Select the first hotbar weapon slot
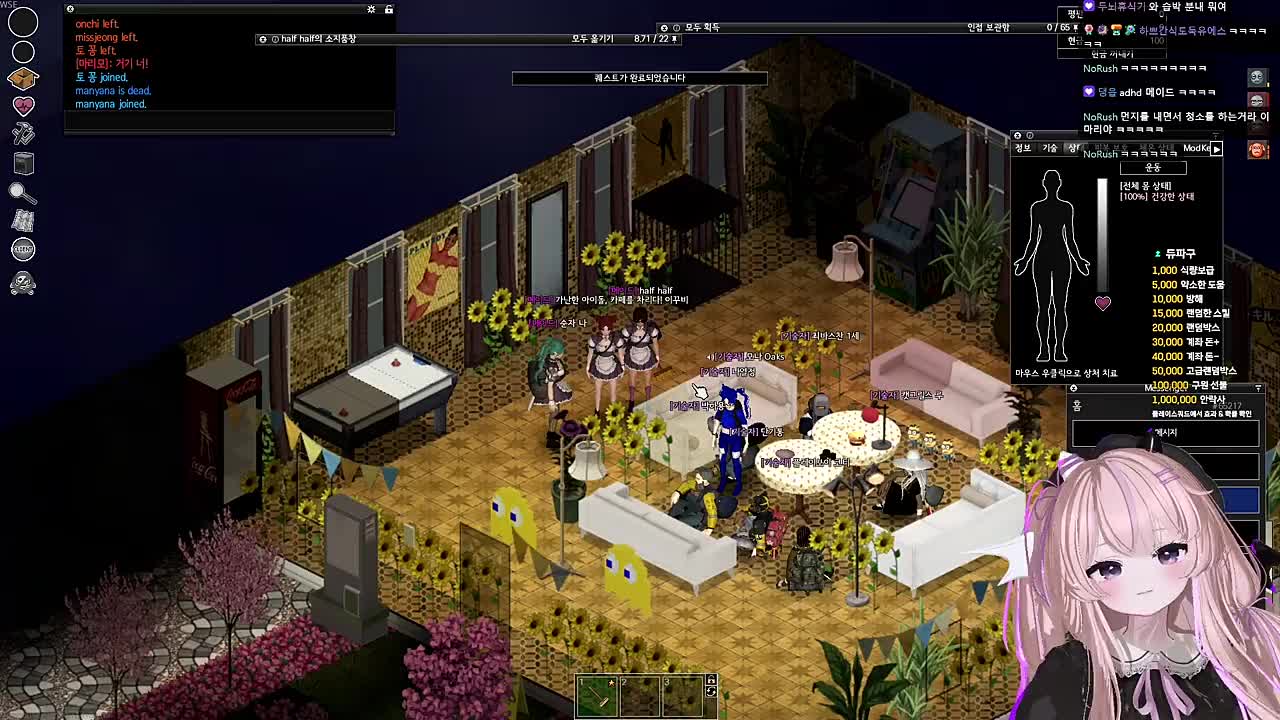 click(596, 696)
